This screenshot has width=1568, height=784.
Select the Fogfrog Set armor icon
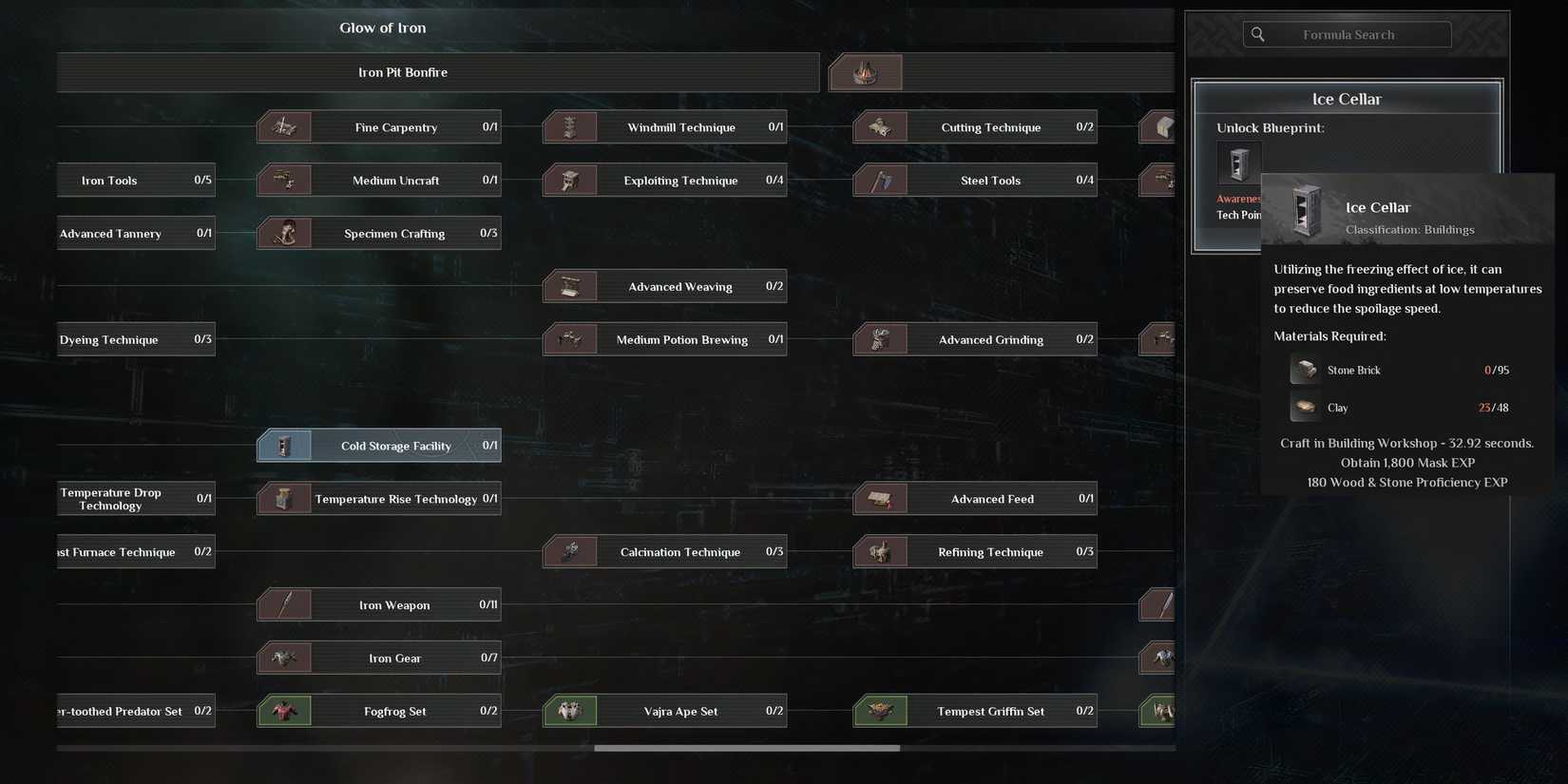(284, 711)
